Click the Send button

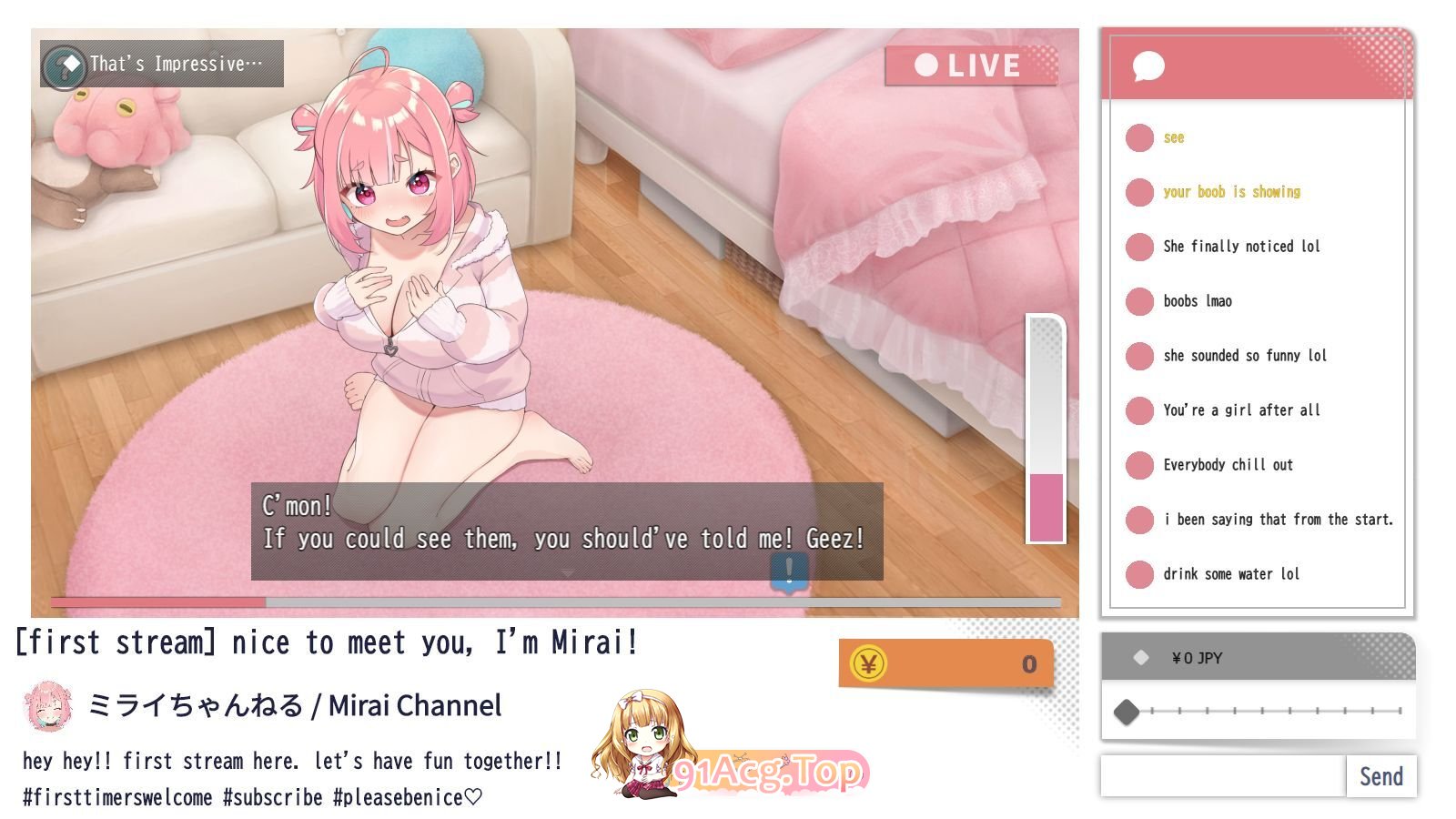tap(1380, 776)
